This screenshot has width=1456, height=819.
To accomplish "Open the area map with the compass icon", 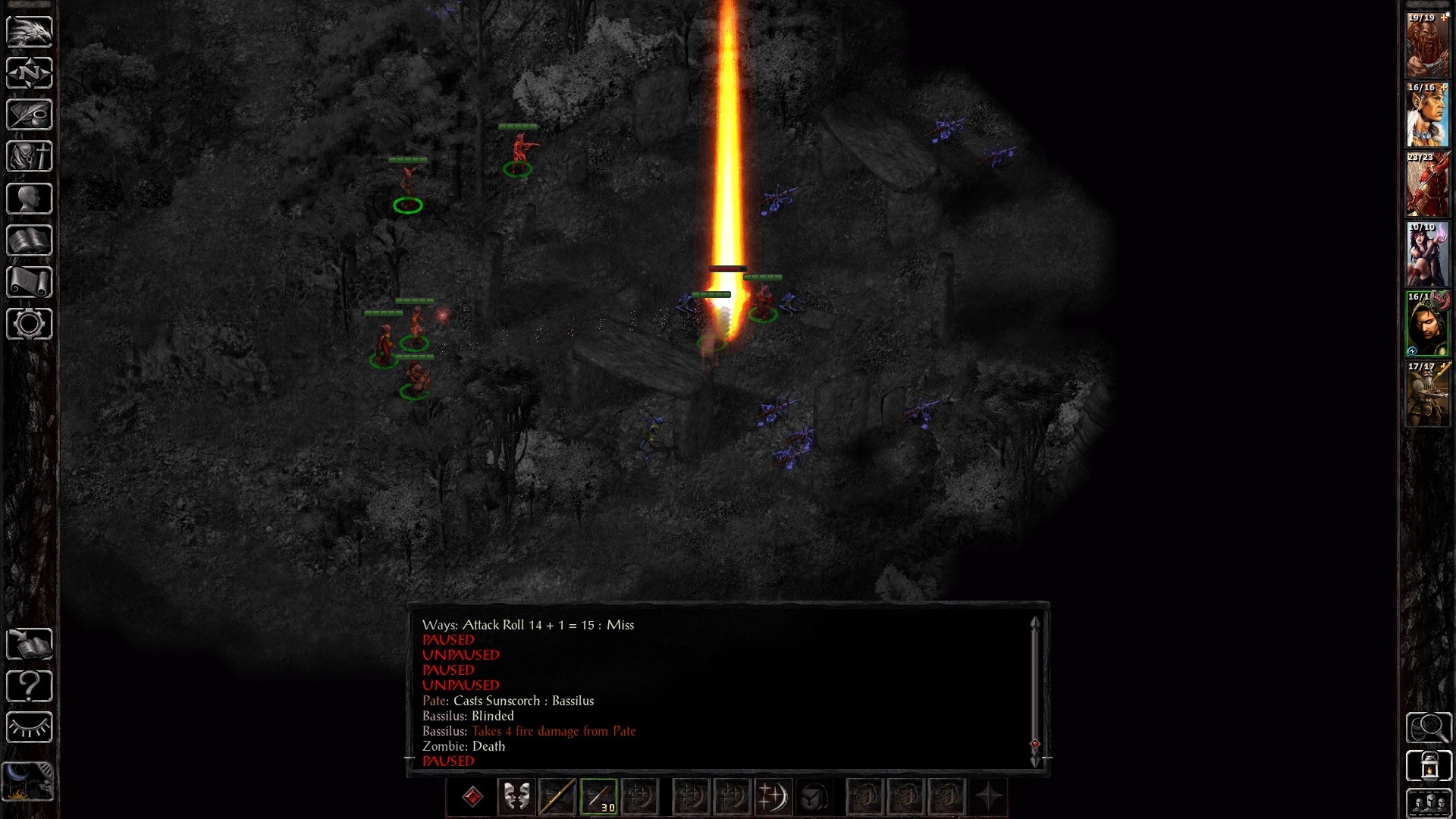I will tap(30, 74).
